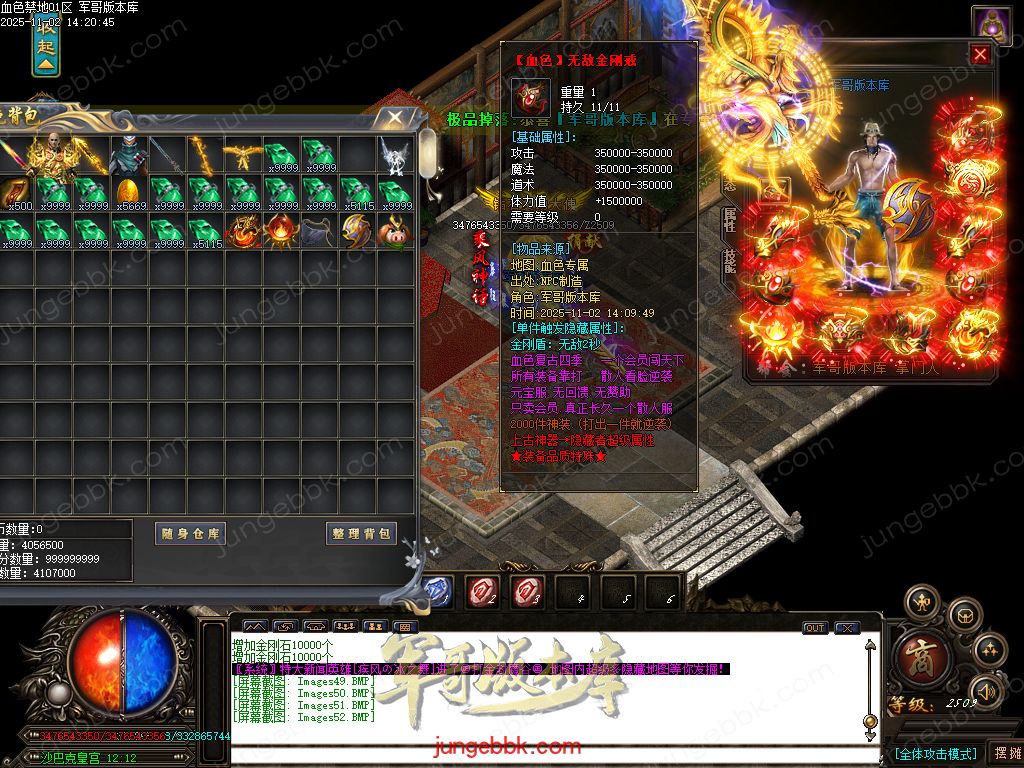
Task: Click the chat window OUT button
Action: click(815, 628)
